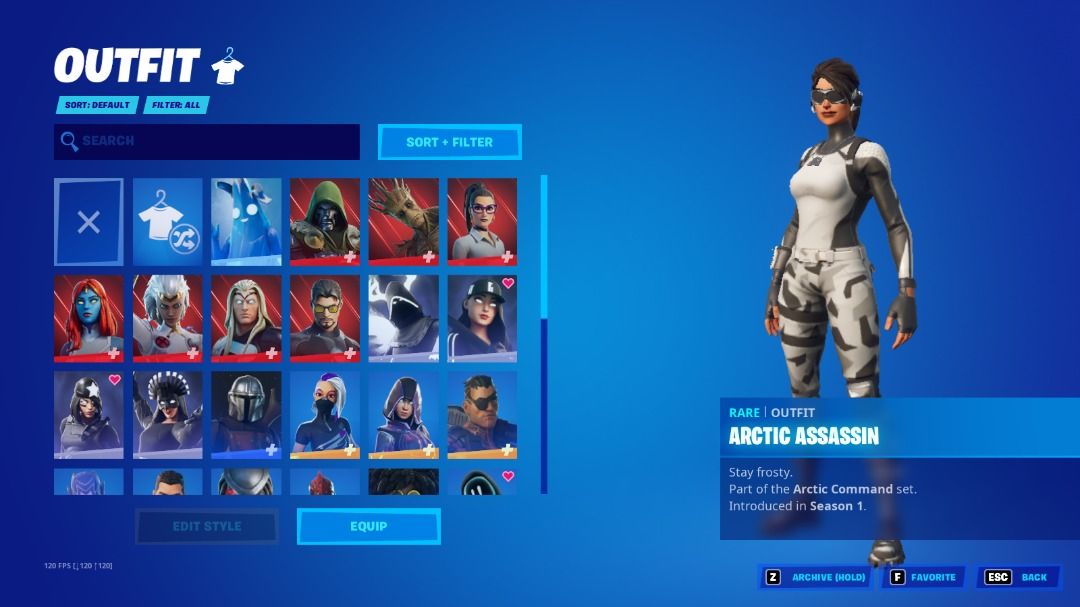Choose the blue-skinned Mystique outfit
Image resolution: width=1080 pixels, height=607 pixels.
coord(89,319)
